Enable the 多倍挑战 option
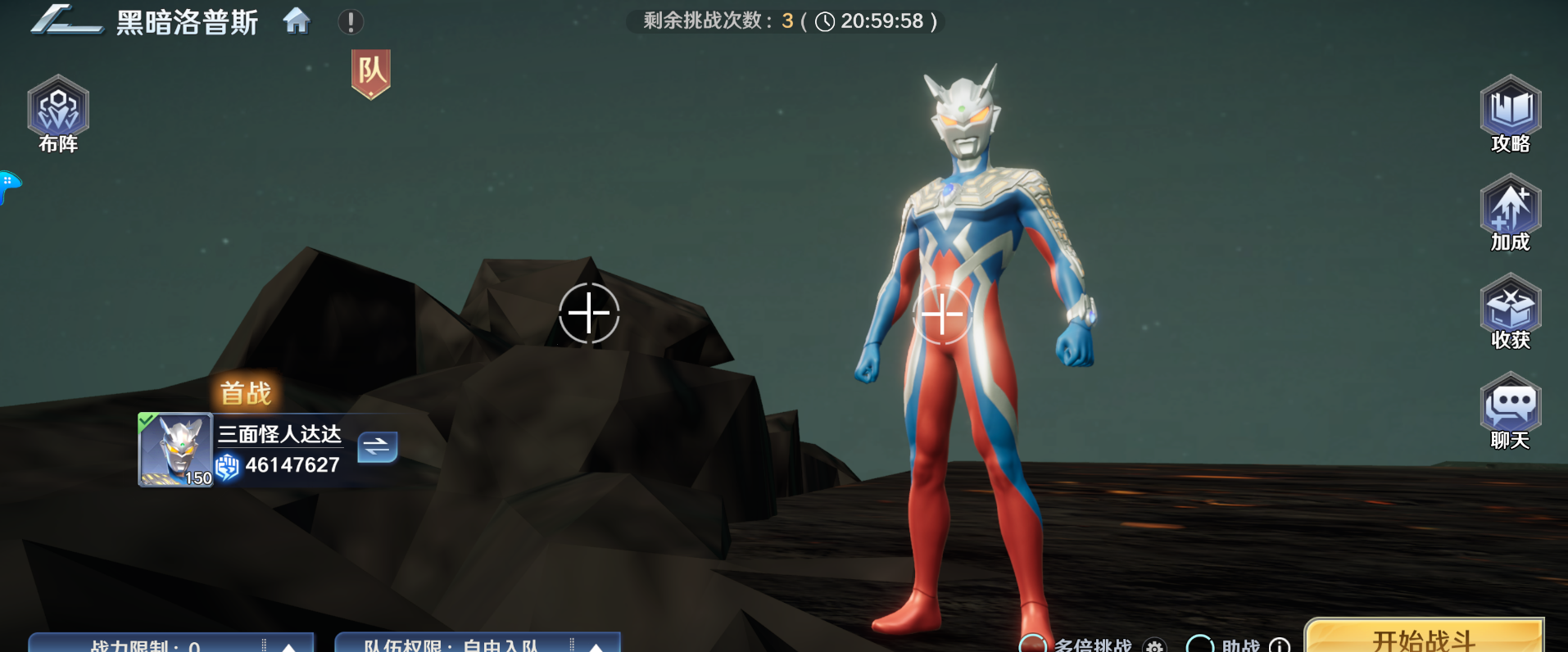The height and width of the screenshot is (652, 1568). point(1035,646)
